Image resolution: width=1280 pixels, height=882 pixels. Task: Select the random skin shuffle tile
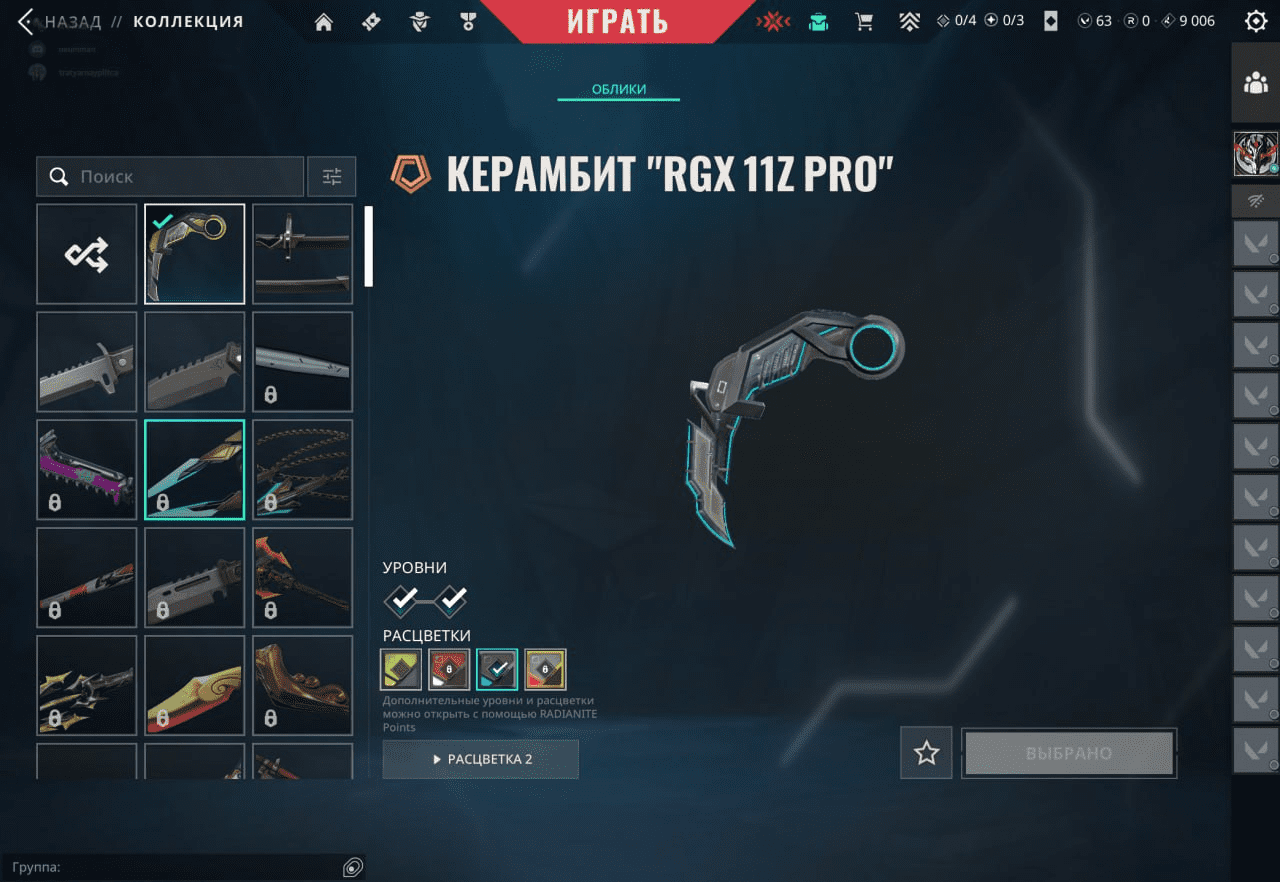[x=86, y=253]
